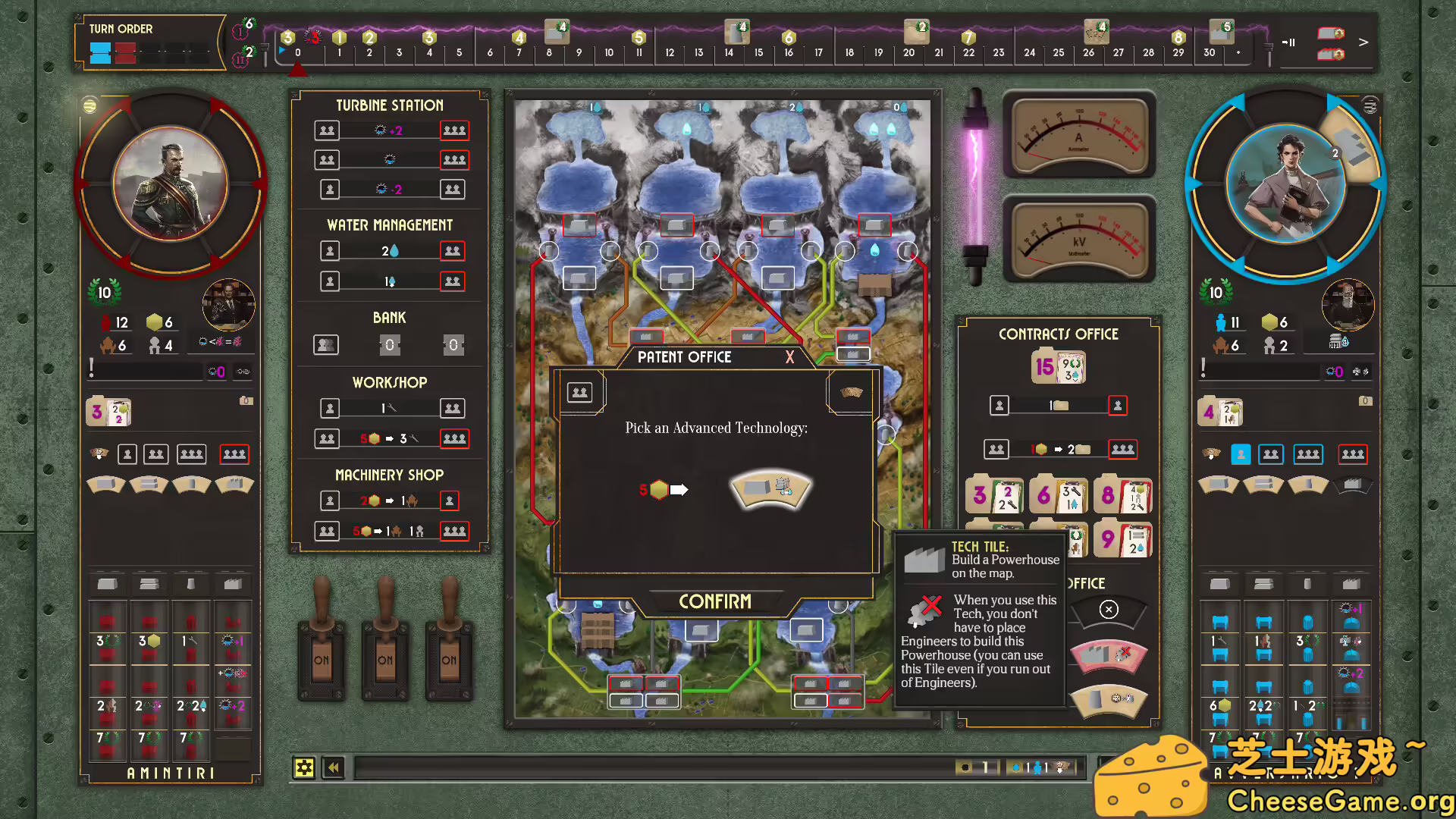Select contract card 8 in Contracts Office

click(1123, 494)
